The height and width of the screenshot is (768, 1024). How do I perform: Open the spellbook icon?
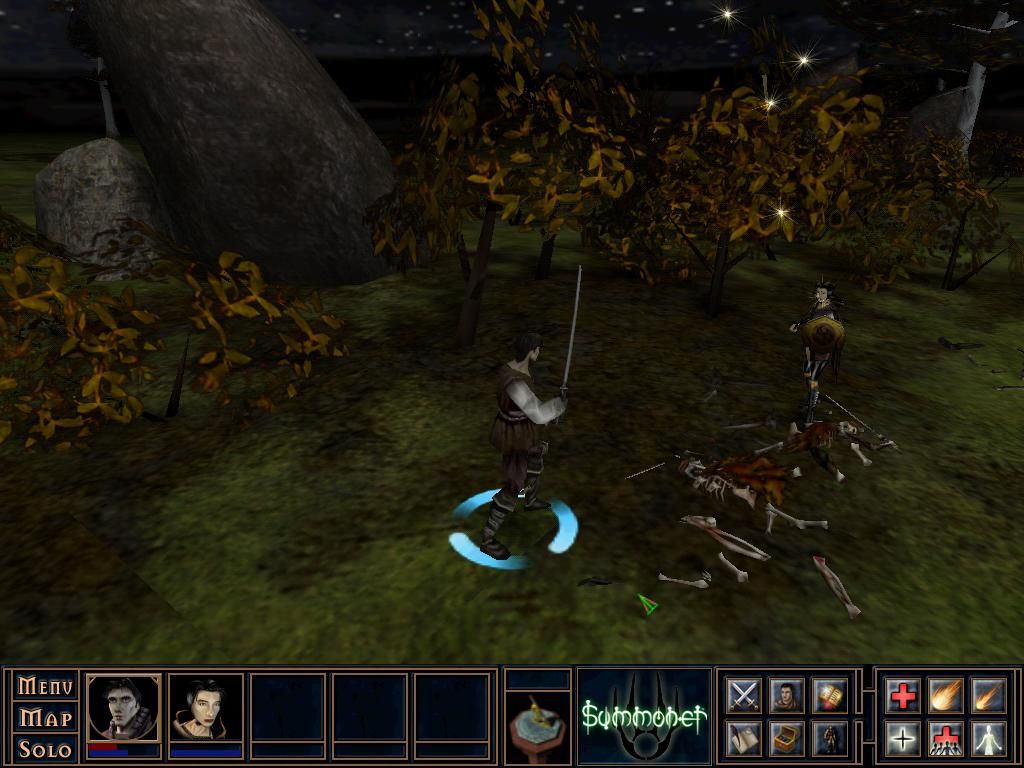[x=830, y=695]
